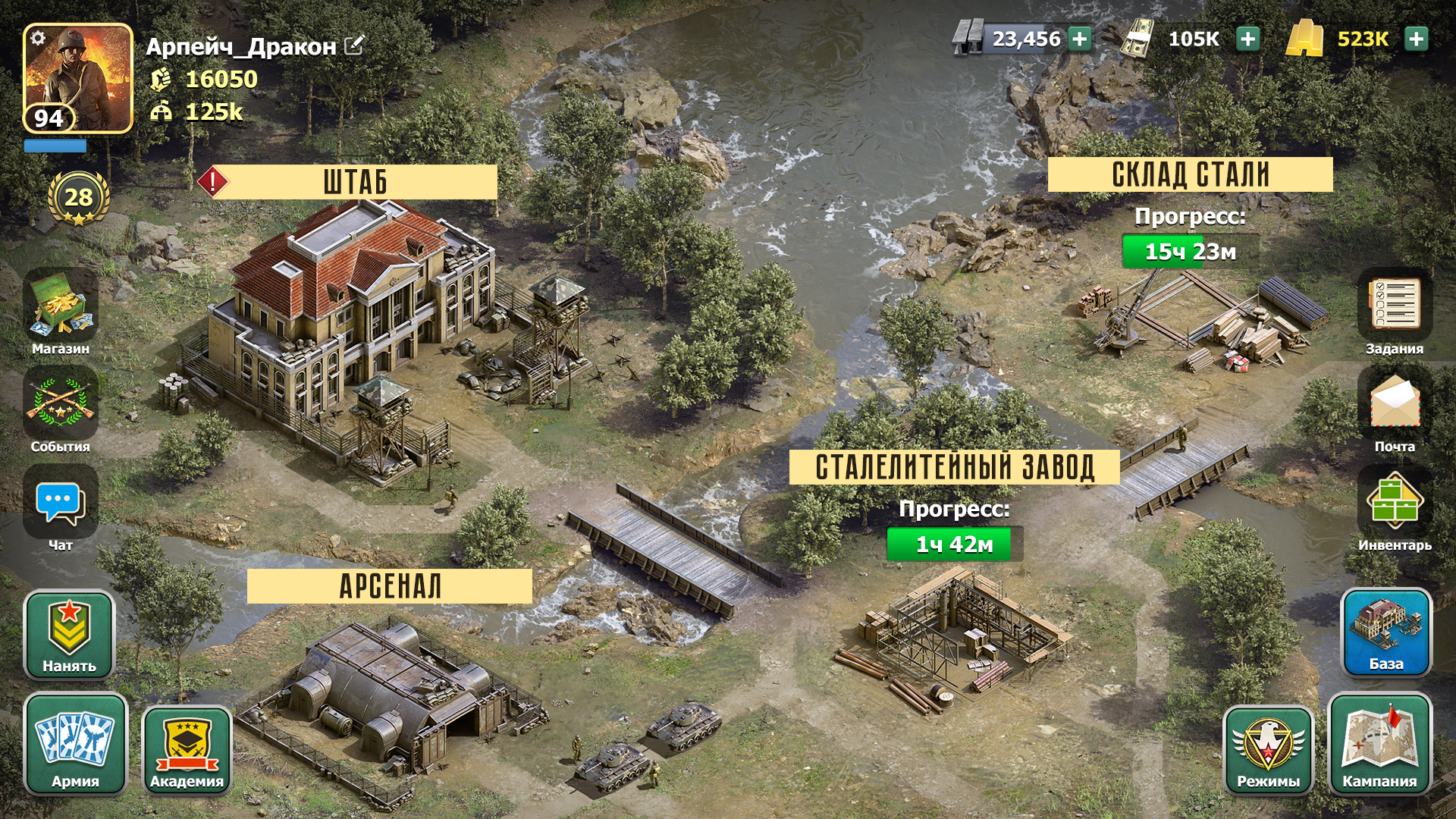
Task: Click the red alert above Штаб
Action: [213, 180]
